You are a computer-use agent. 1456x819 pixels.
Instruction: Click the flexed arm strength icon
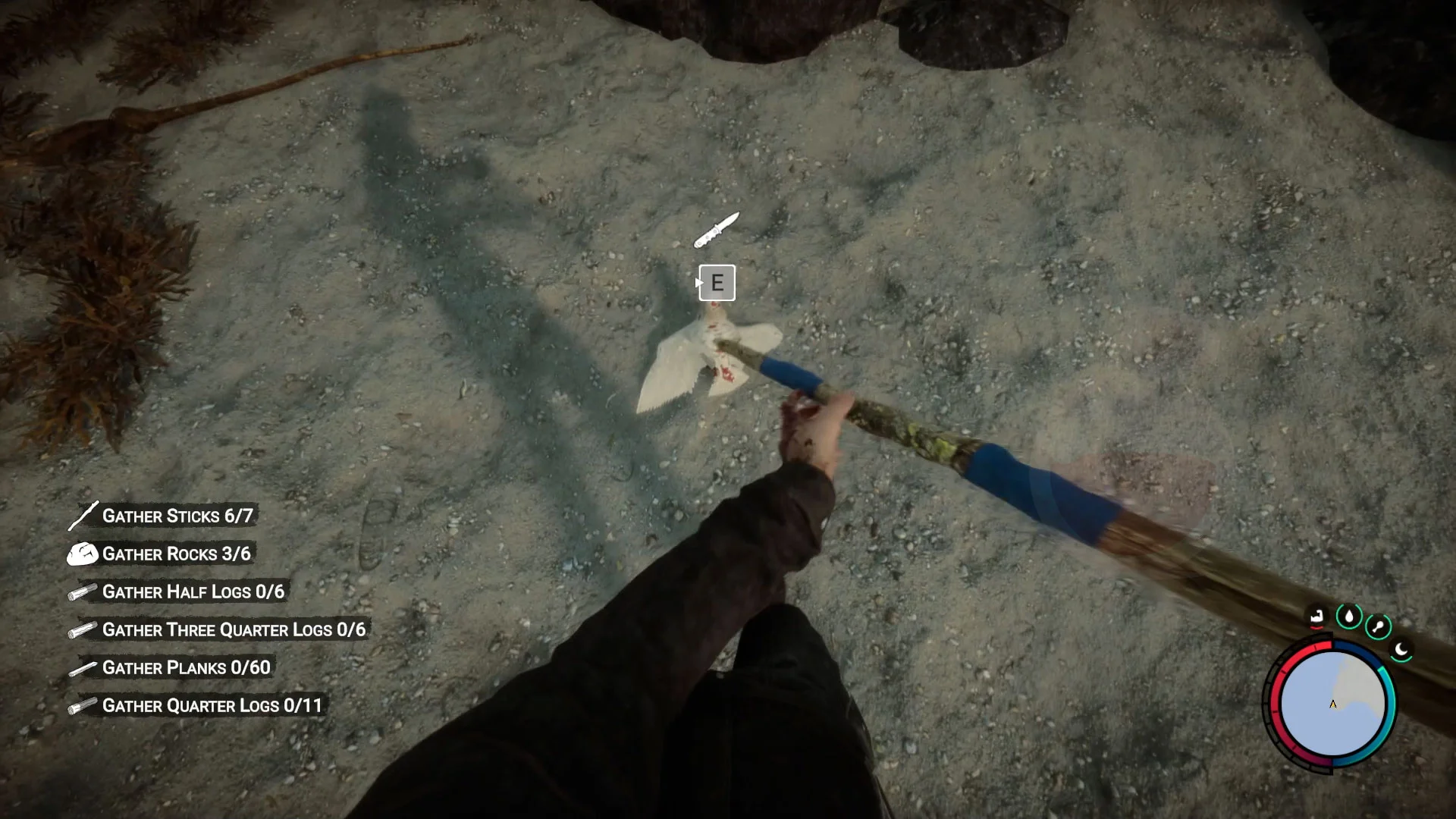1316,617
